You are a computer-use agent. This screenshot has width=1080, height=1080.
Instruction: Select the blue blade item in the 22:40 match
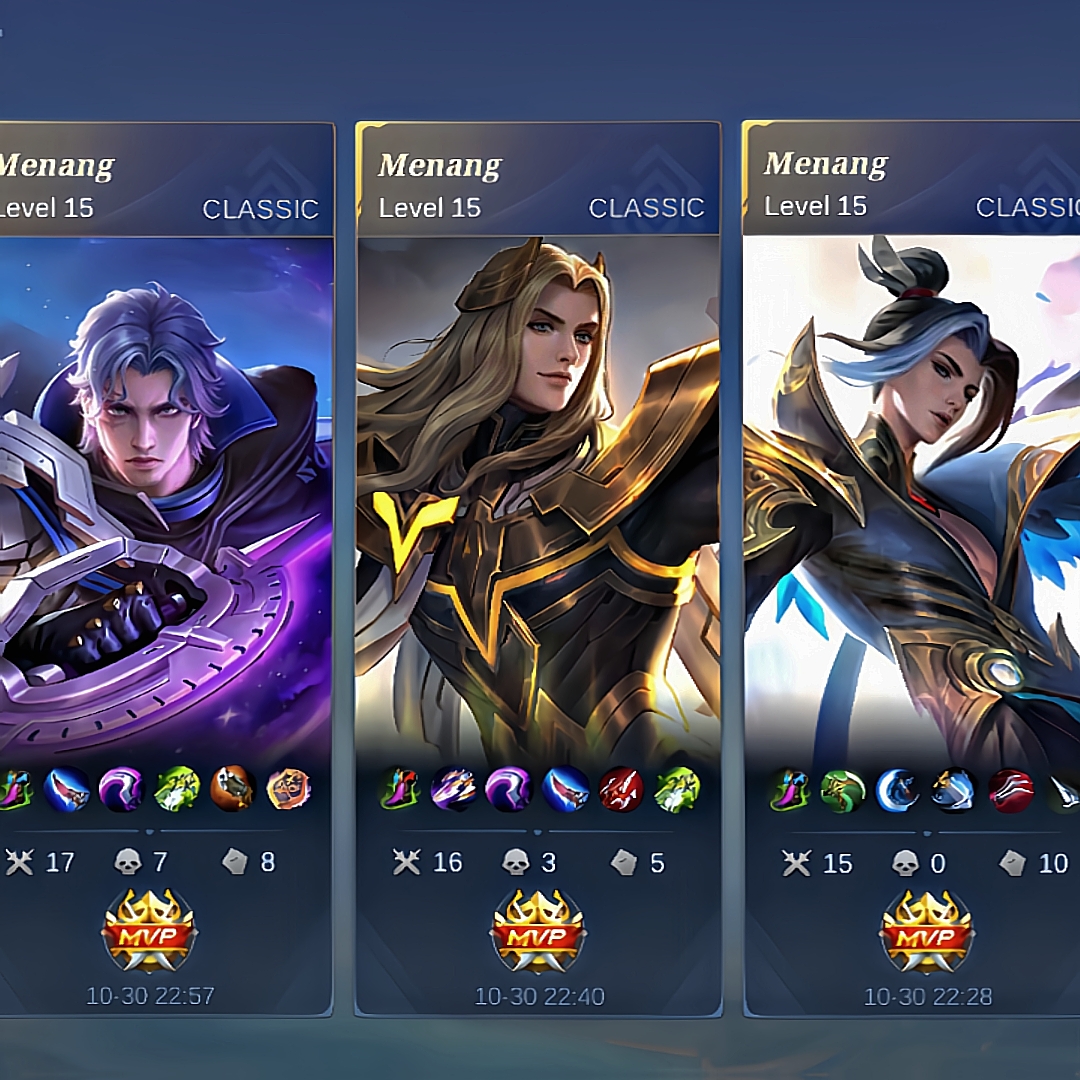pyautogui.click(x=565, y=790)
